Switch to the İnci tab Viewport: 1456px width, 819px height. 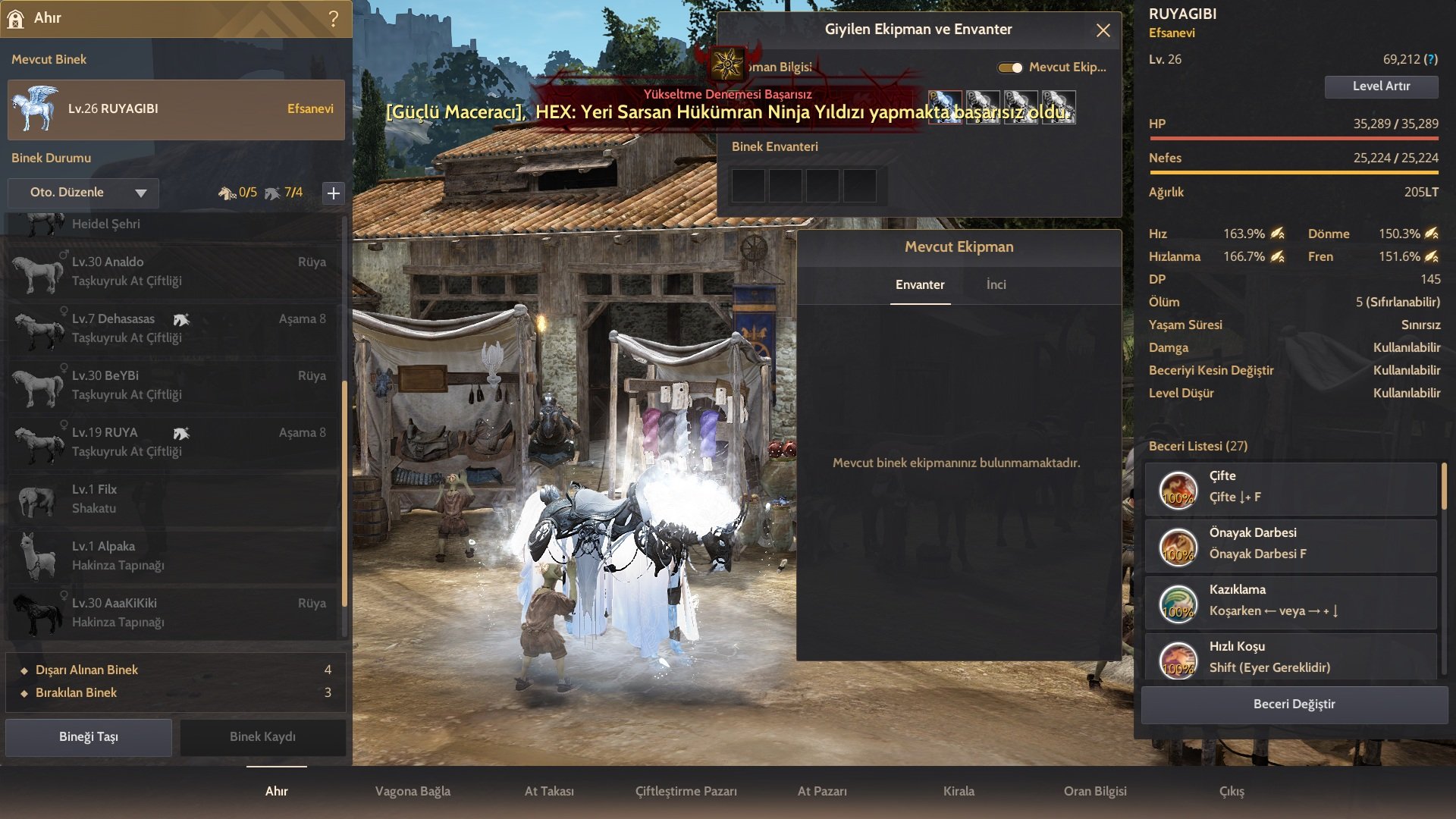[996, 285]
